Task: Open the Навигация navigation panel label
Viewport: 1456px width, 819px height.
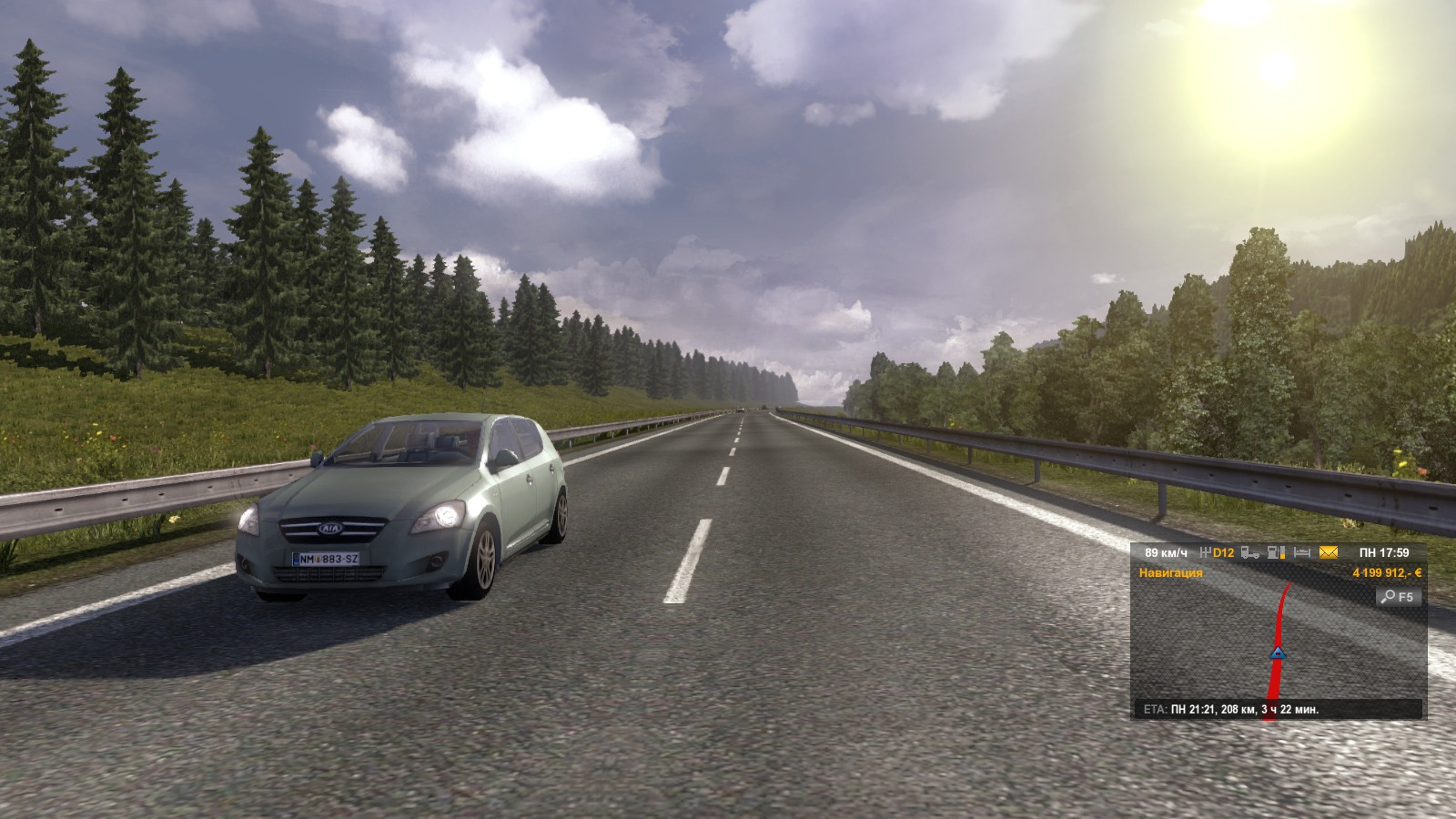Action: click(1170, 573)
